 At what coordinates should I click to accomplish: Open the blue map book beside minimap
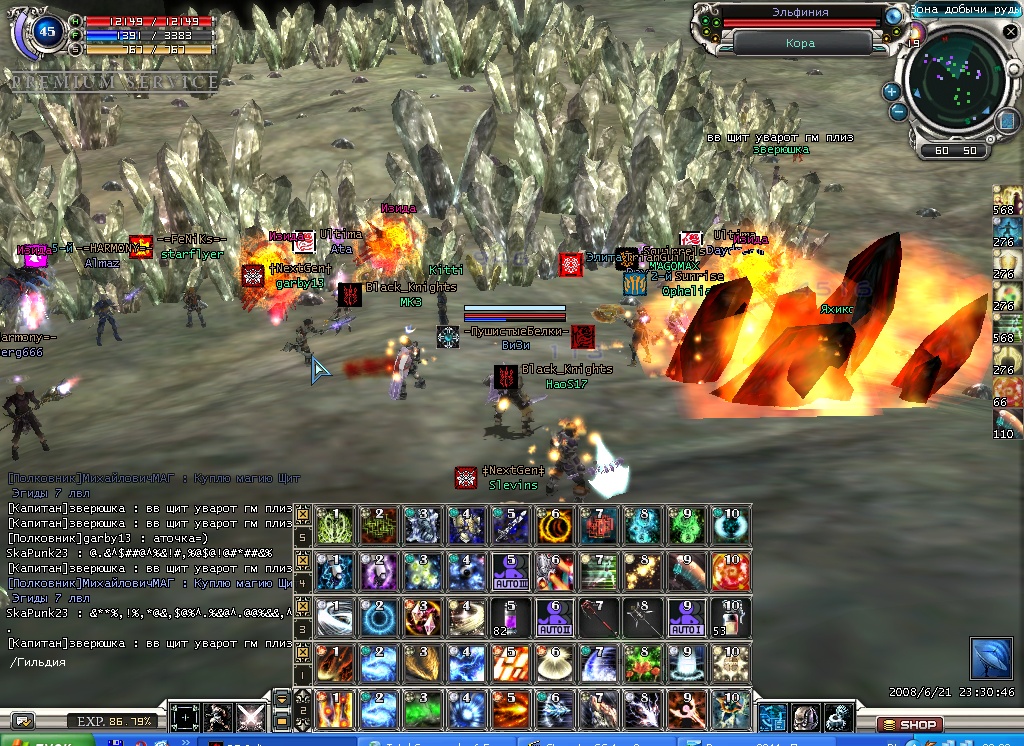1006,121
